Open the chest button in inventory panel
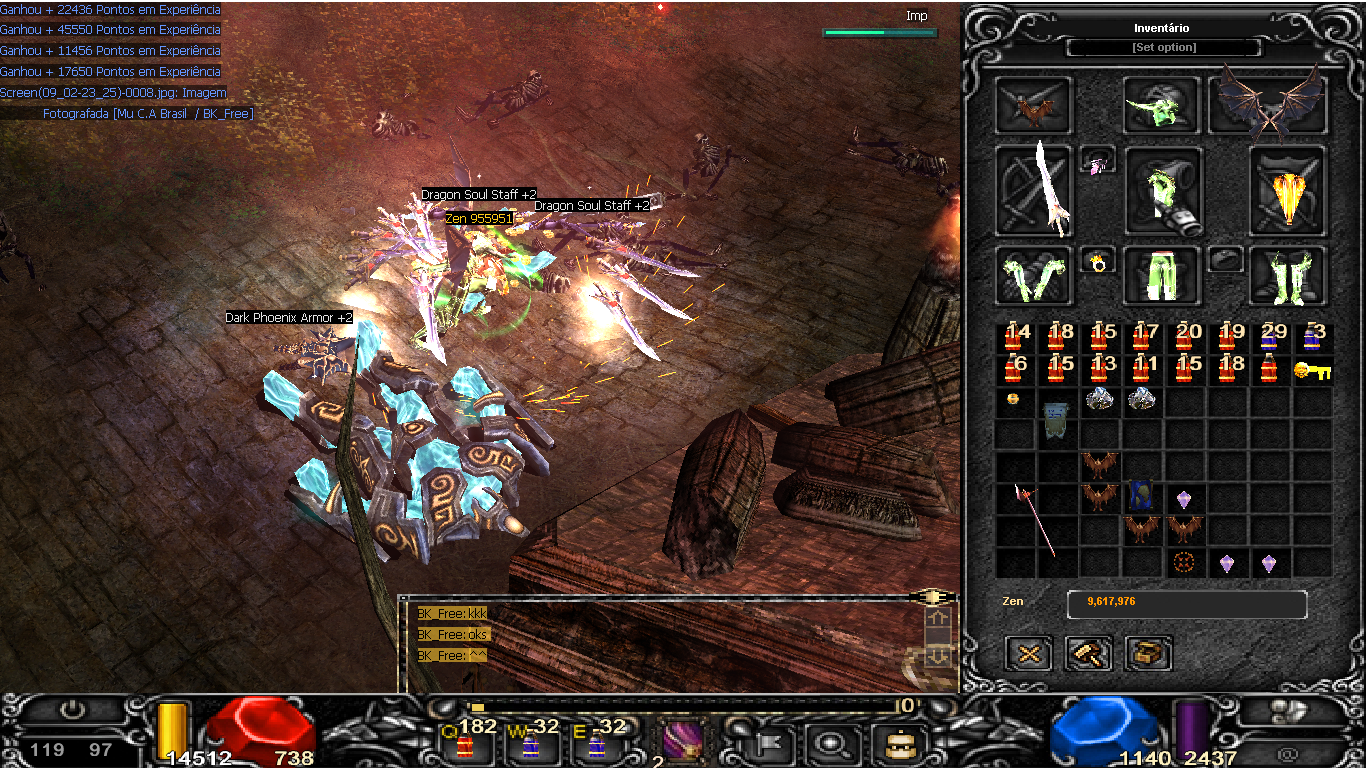The height and width of the screenshot is (768, 1366). tap(1148, 654)
